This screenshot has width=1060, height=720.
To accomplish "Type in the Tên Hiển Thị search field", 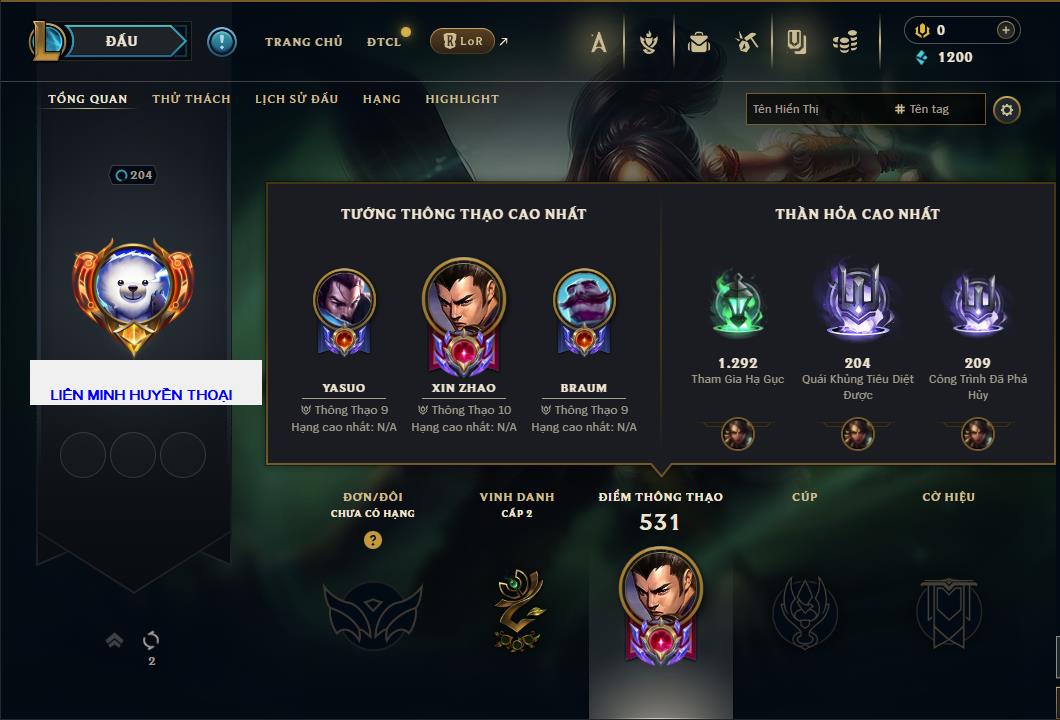I will (815, 109).
